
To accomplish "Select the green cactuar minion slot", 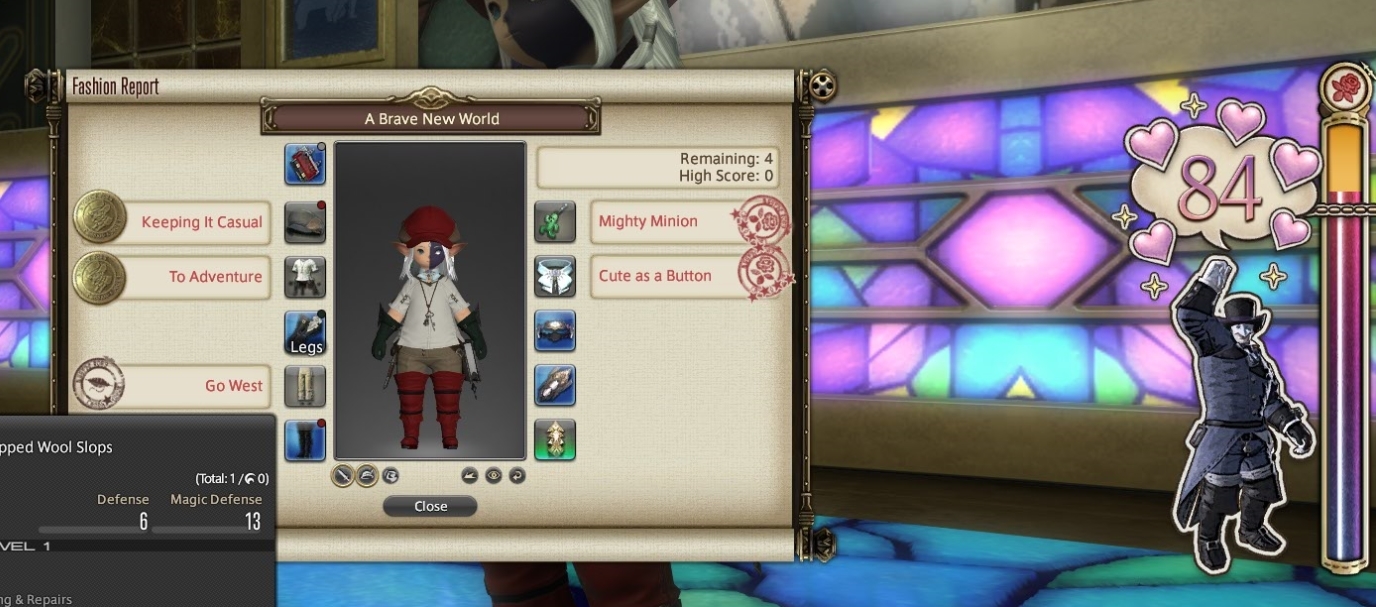I will click(555, 222).
